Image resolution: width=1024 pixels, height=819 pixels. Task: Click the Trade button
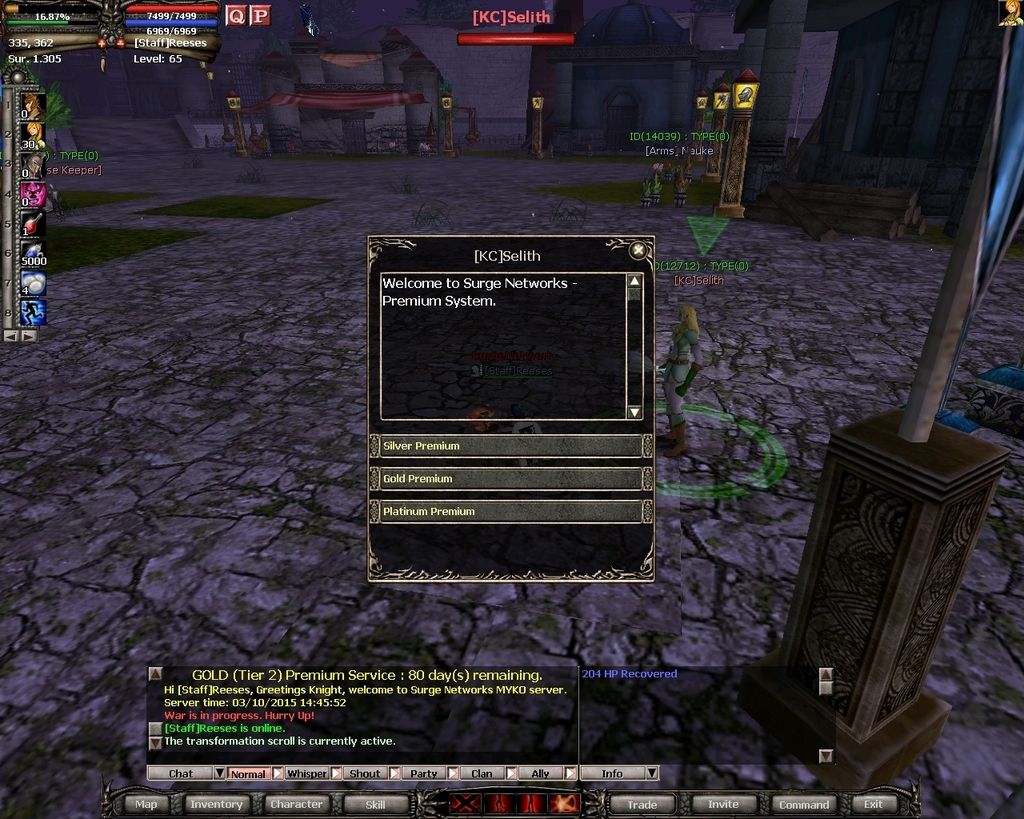642,804
